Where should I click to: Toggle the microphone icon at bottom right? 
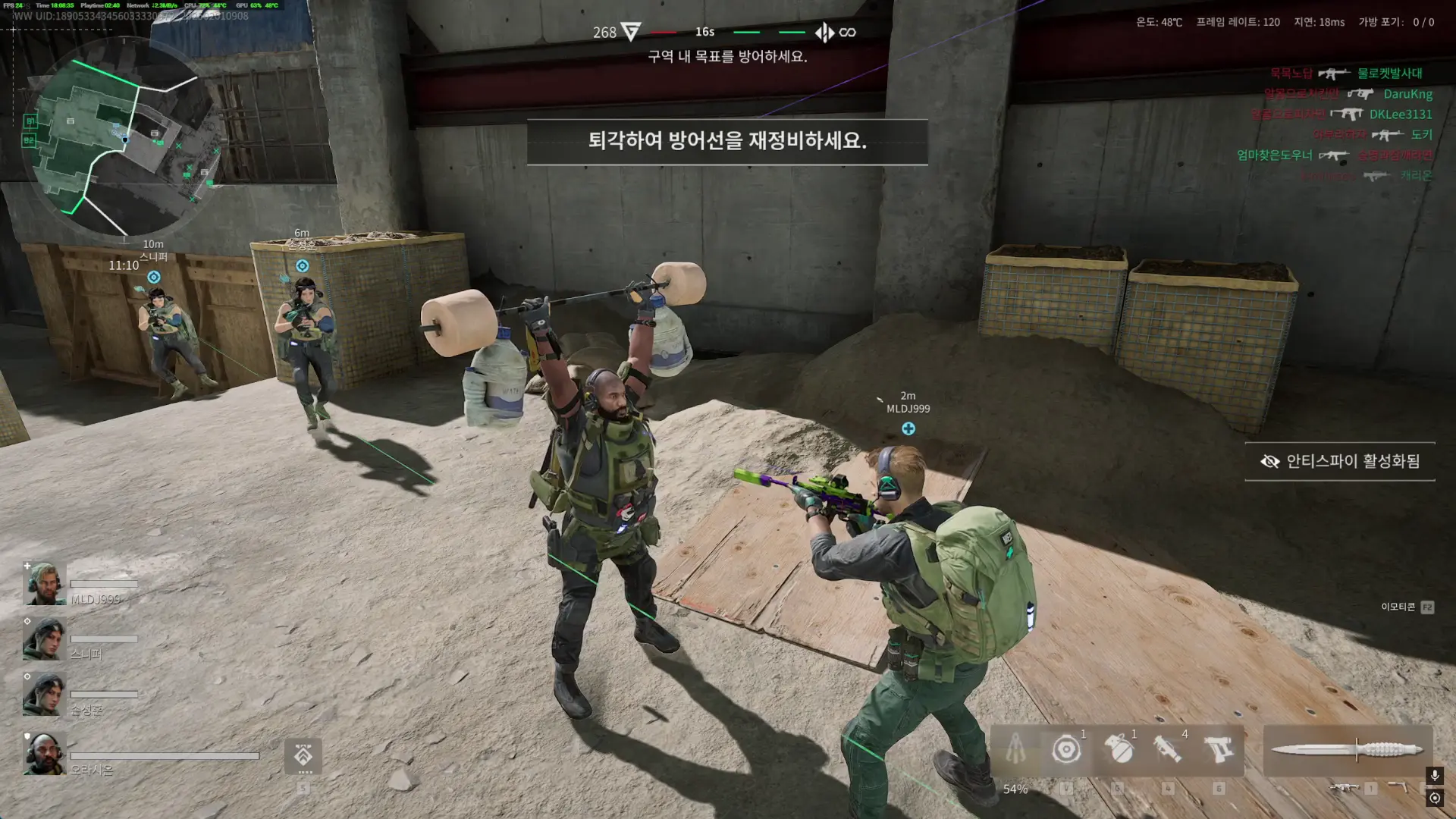(1434, 776)
